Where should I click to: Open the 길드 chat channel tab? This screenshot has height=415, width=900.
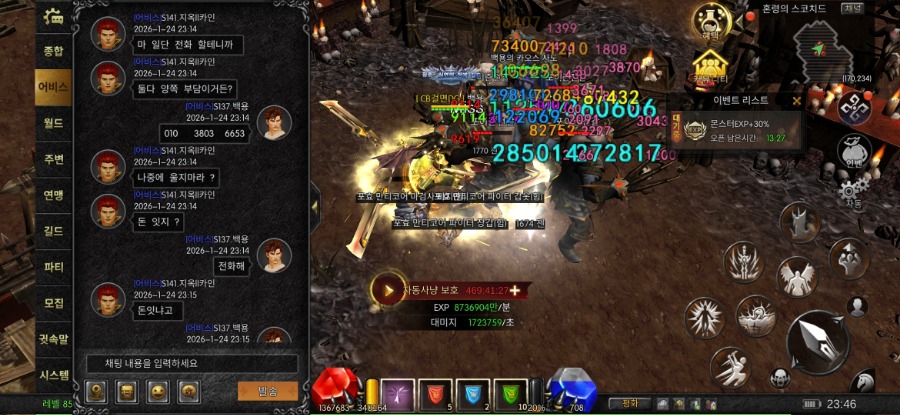(x=53, y=231)
